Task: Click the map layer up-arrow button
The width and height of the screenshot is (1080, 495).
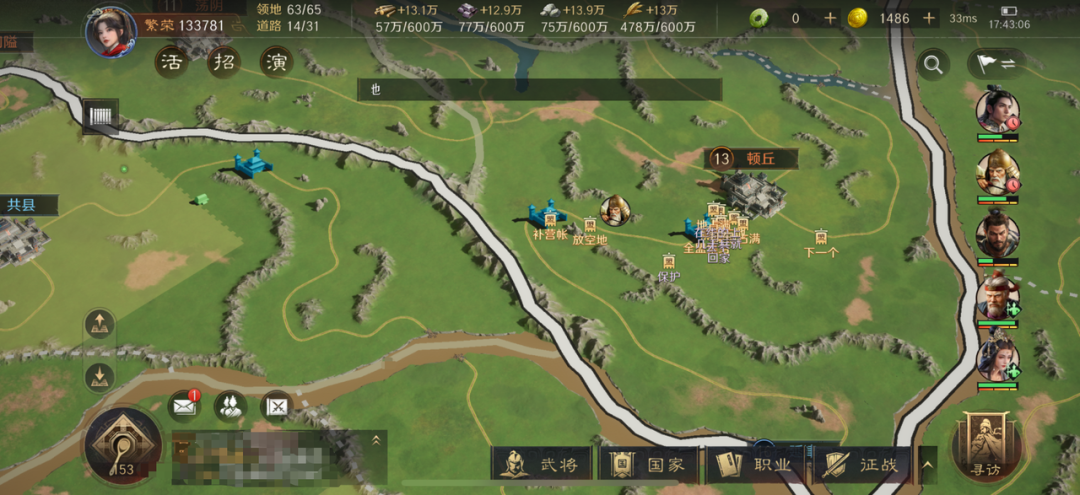Action: [x=100, y=324]
